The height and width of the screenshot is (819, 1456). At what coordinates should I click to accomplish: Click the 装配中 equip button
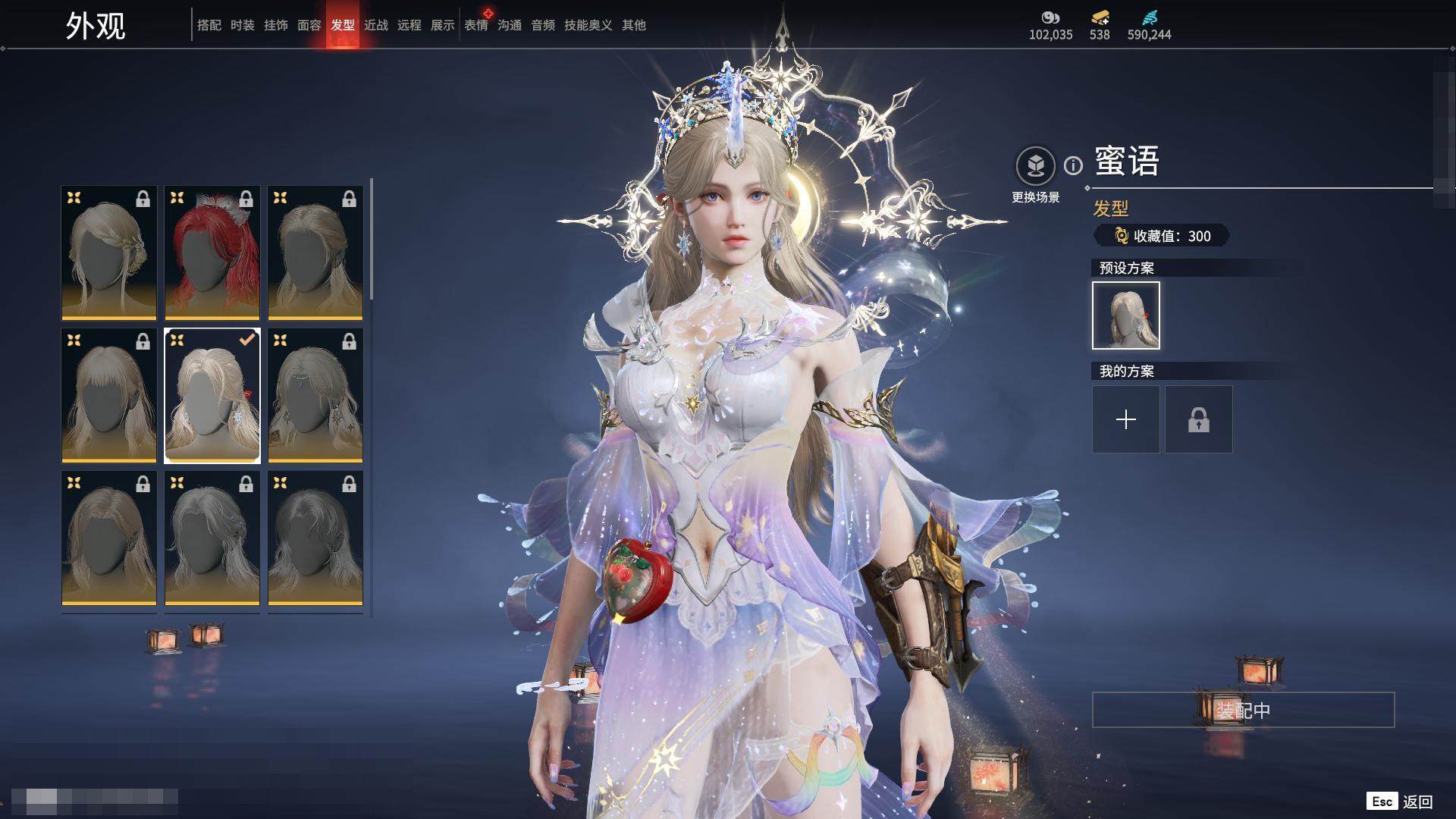coord(1243,710)
